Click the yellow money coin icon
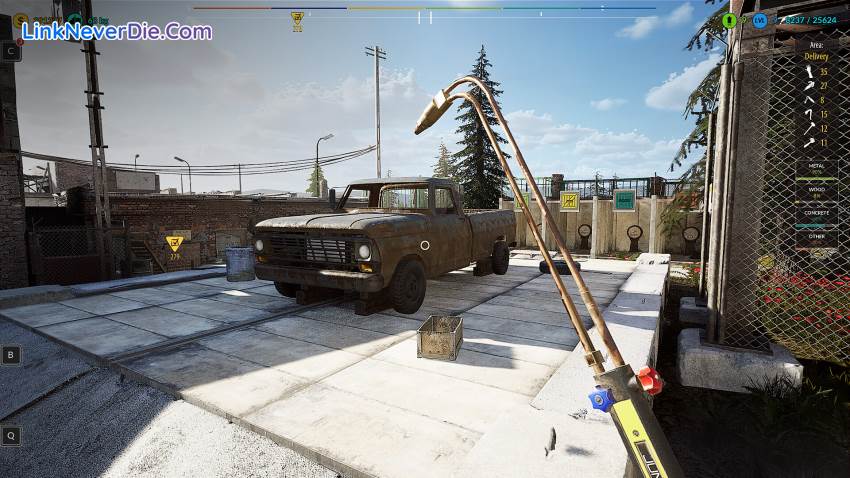Image resolution: width=850 pixels, height=478 pixels. tap(21, 19)
